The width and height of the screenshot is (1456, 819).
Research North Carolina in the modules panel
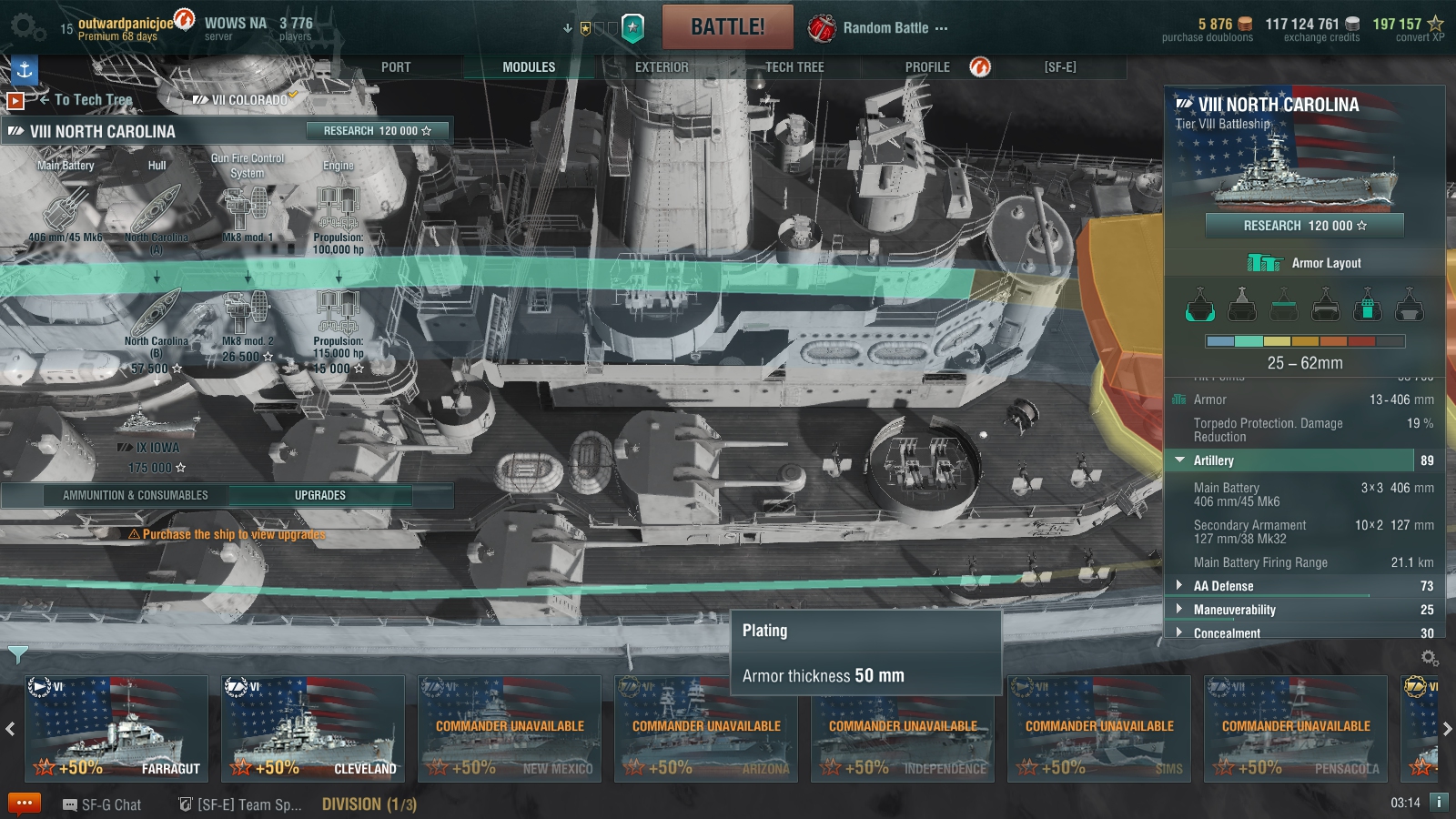click(x=377, y=131)
